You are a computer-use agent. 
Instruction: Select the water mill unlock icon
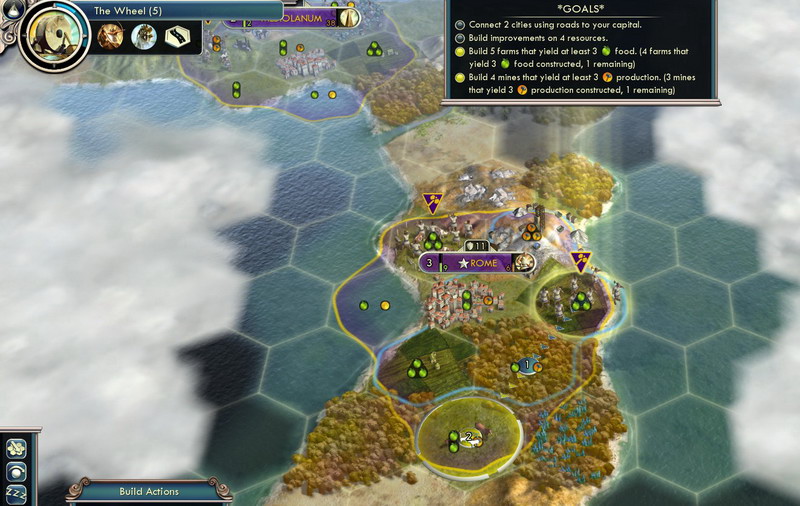[145, 38]
